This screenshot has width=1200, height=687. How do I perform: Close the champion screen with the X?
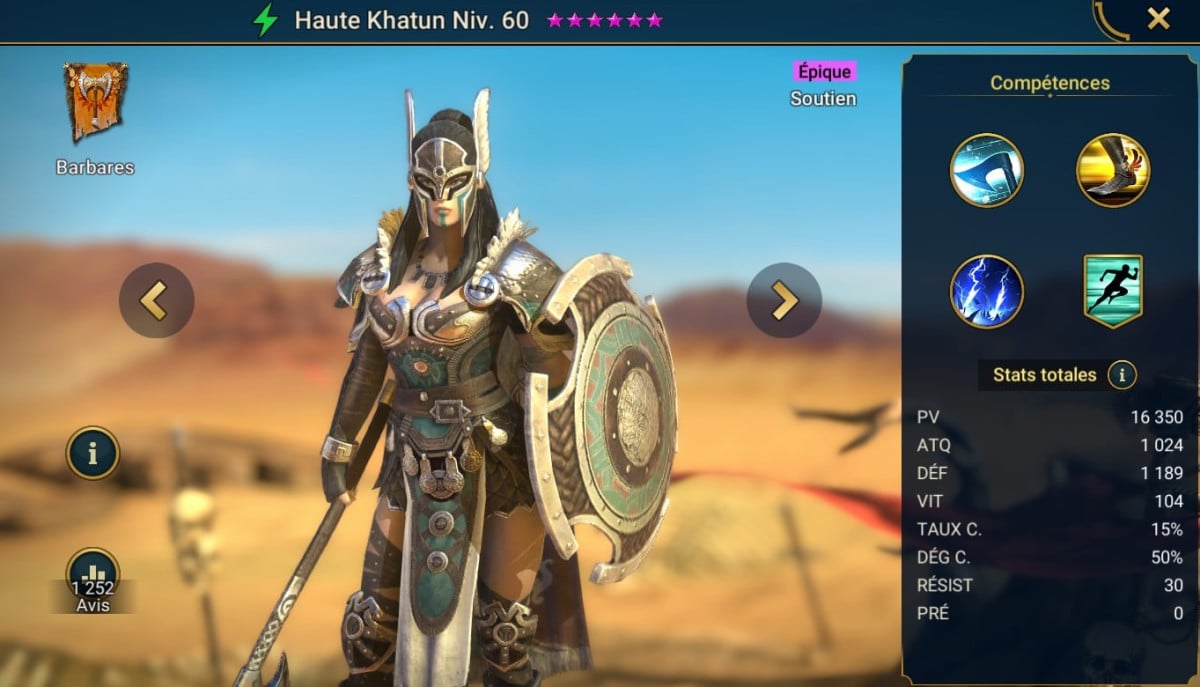pos(1158,19)
